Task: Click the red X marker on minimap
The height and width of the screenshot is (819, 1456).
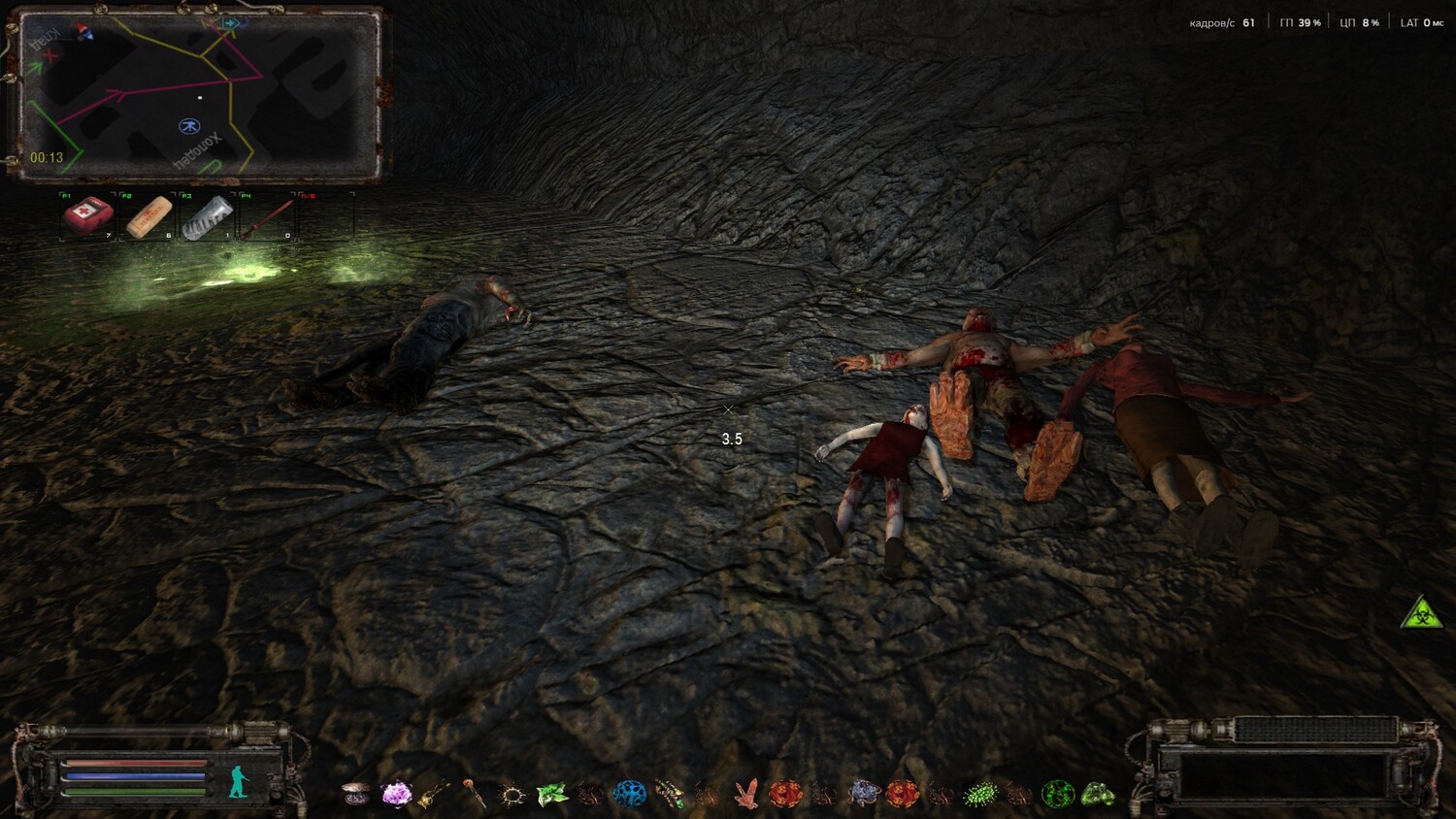Action: (50, 56)
